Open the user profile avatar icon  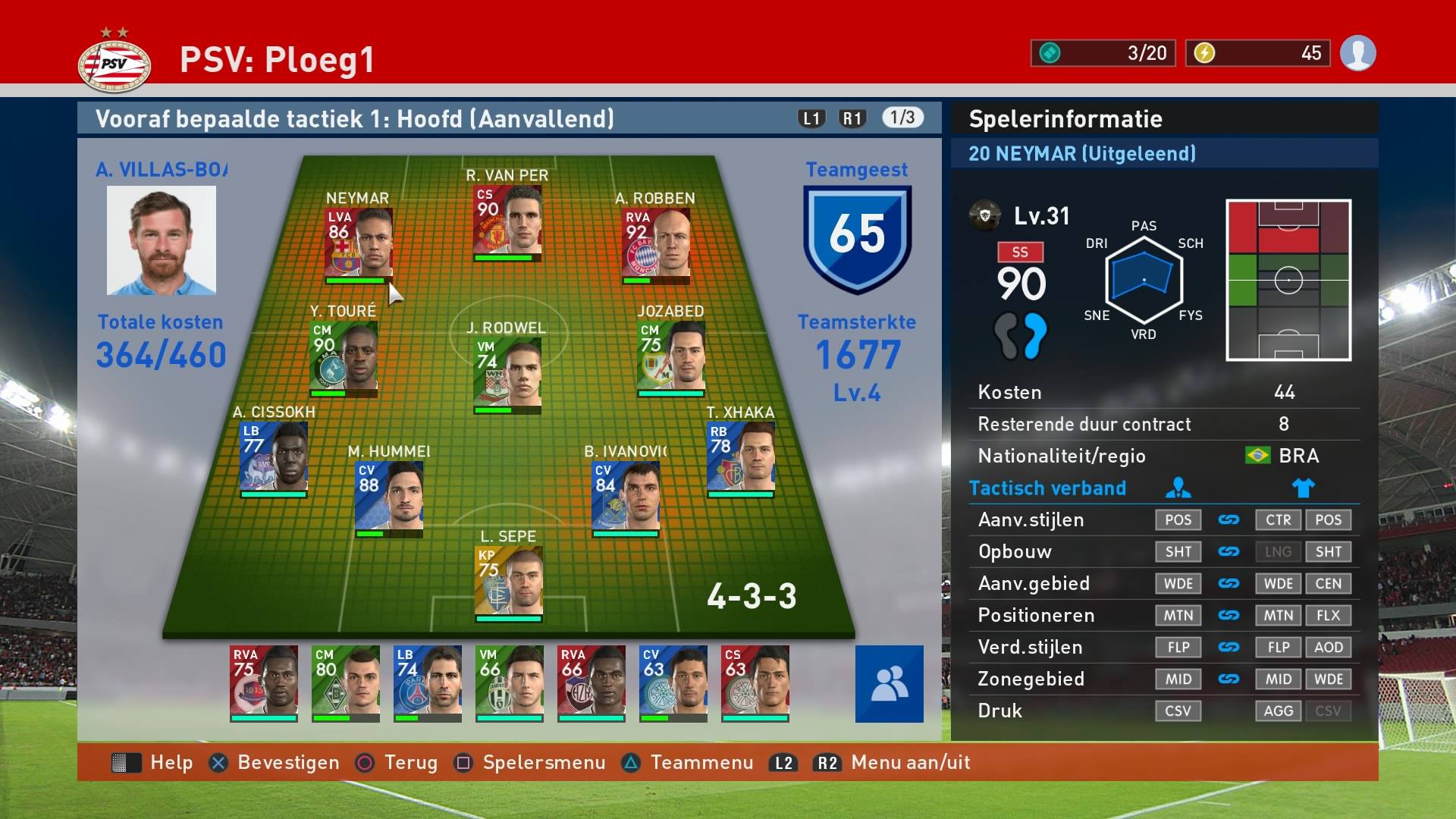pos(1357,53)
